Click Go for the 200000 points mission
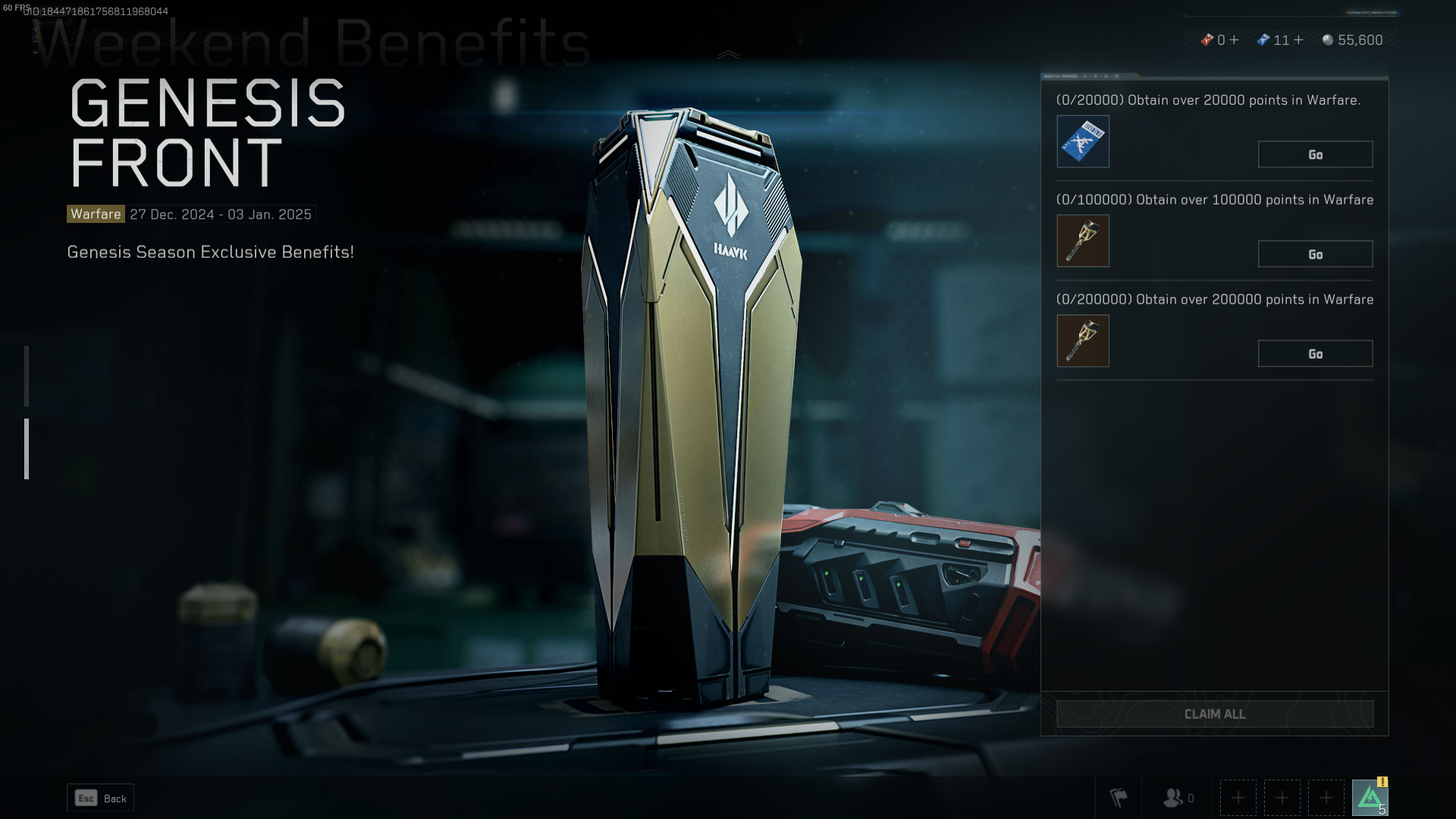The height and width of the screenshot is (819, 1456). [1315, 354]
